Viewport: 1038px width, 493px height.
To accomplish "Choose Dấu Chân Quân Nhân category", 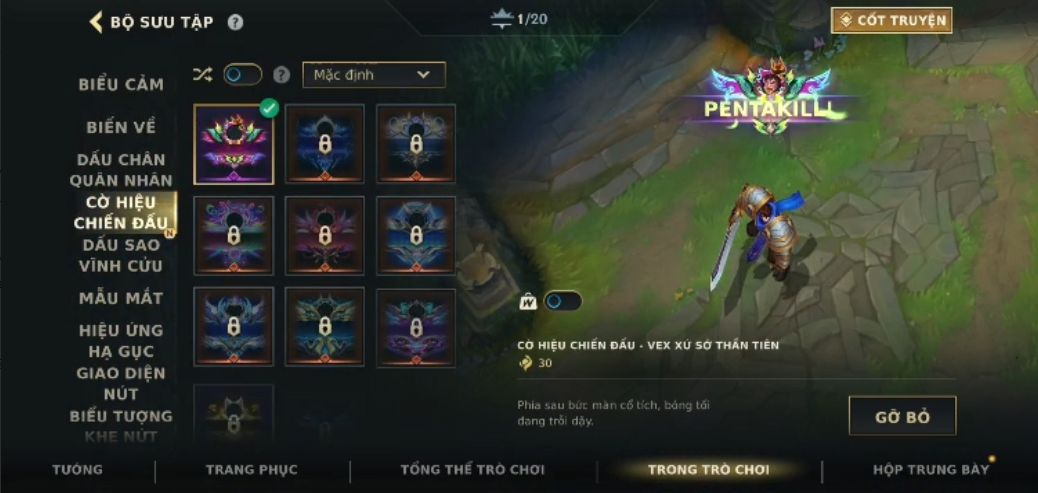I will tap(121, 170).
